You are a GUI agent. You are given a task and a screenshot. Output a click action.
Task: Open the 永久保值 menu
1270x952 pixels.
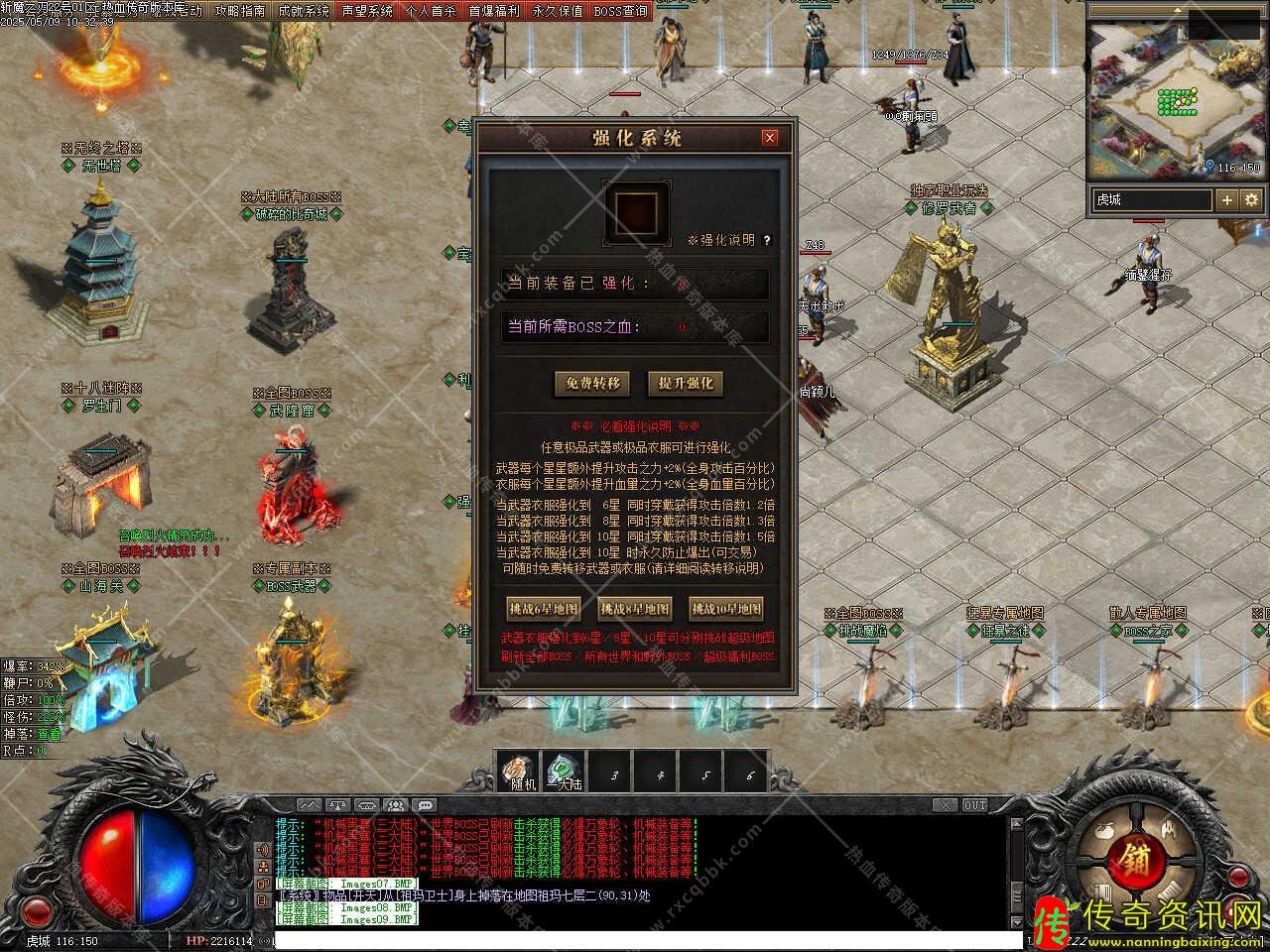[558, 11]
